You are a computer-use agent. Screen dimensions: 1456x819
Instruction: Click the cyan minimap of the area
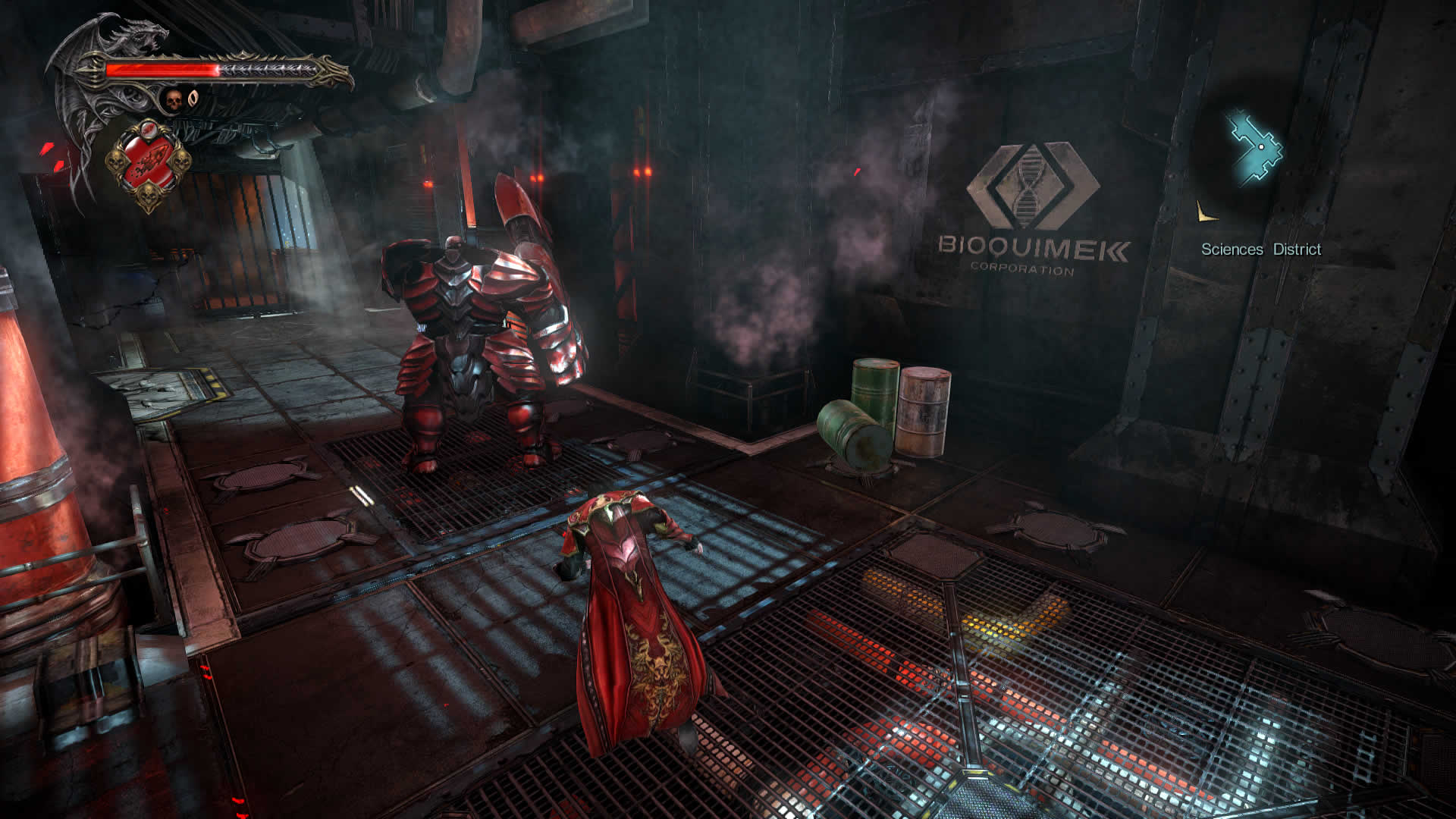point(1256,148)
